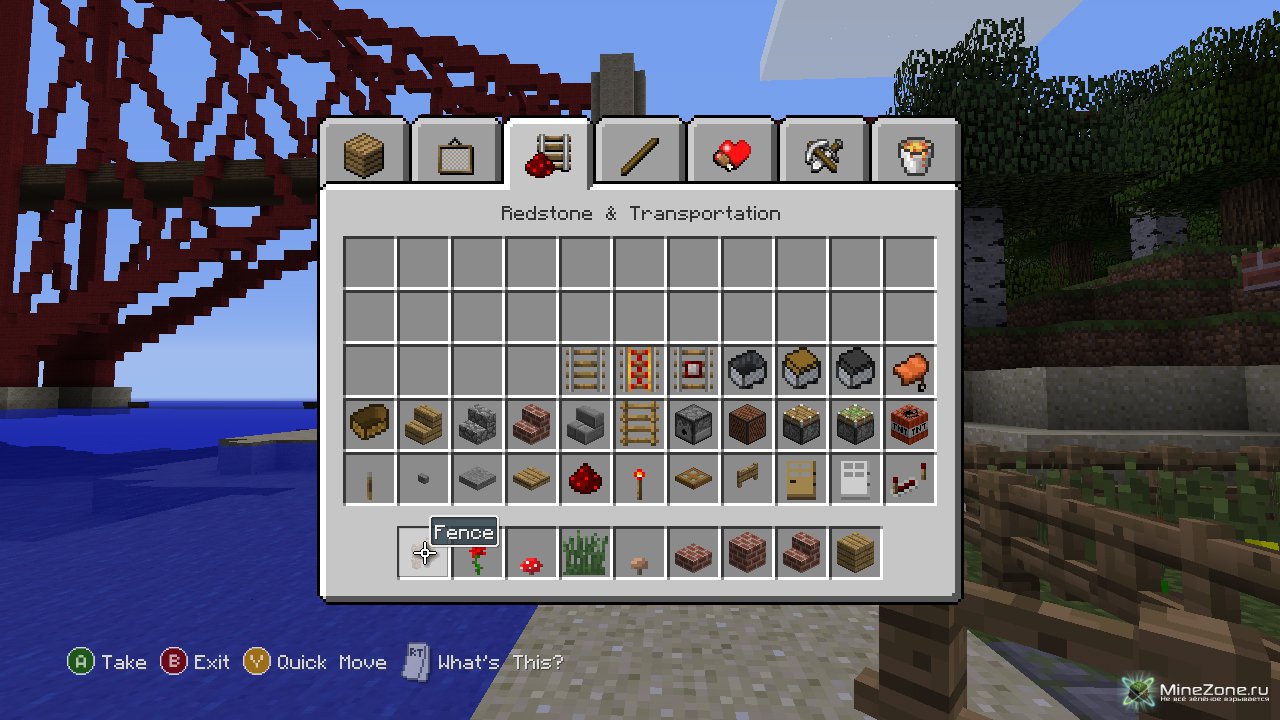Viewport: 1280px width, 720px height.
Task: Choose the dispenser block
Action: click(x=694, y=425)
